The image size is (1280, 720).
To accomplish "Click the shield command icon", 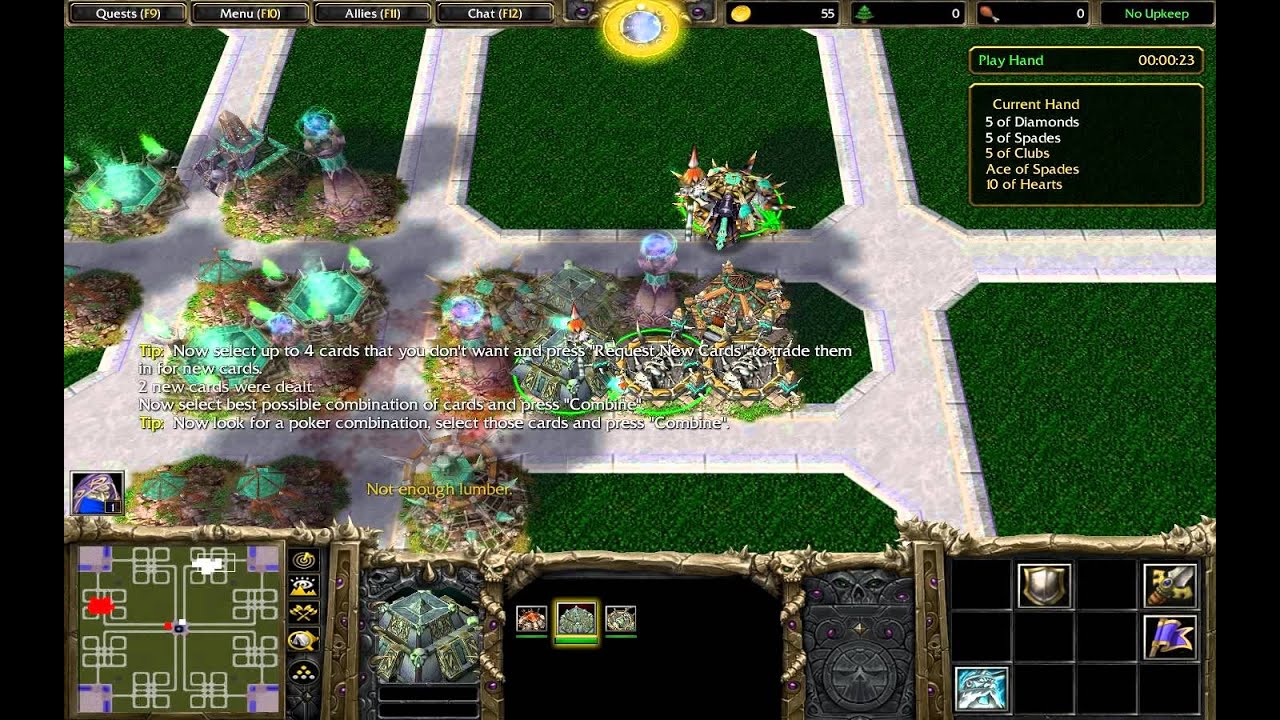I will (x=1045, y=586).
